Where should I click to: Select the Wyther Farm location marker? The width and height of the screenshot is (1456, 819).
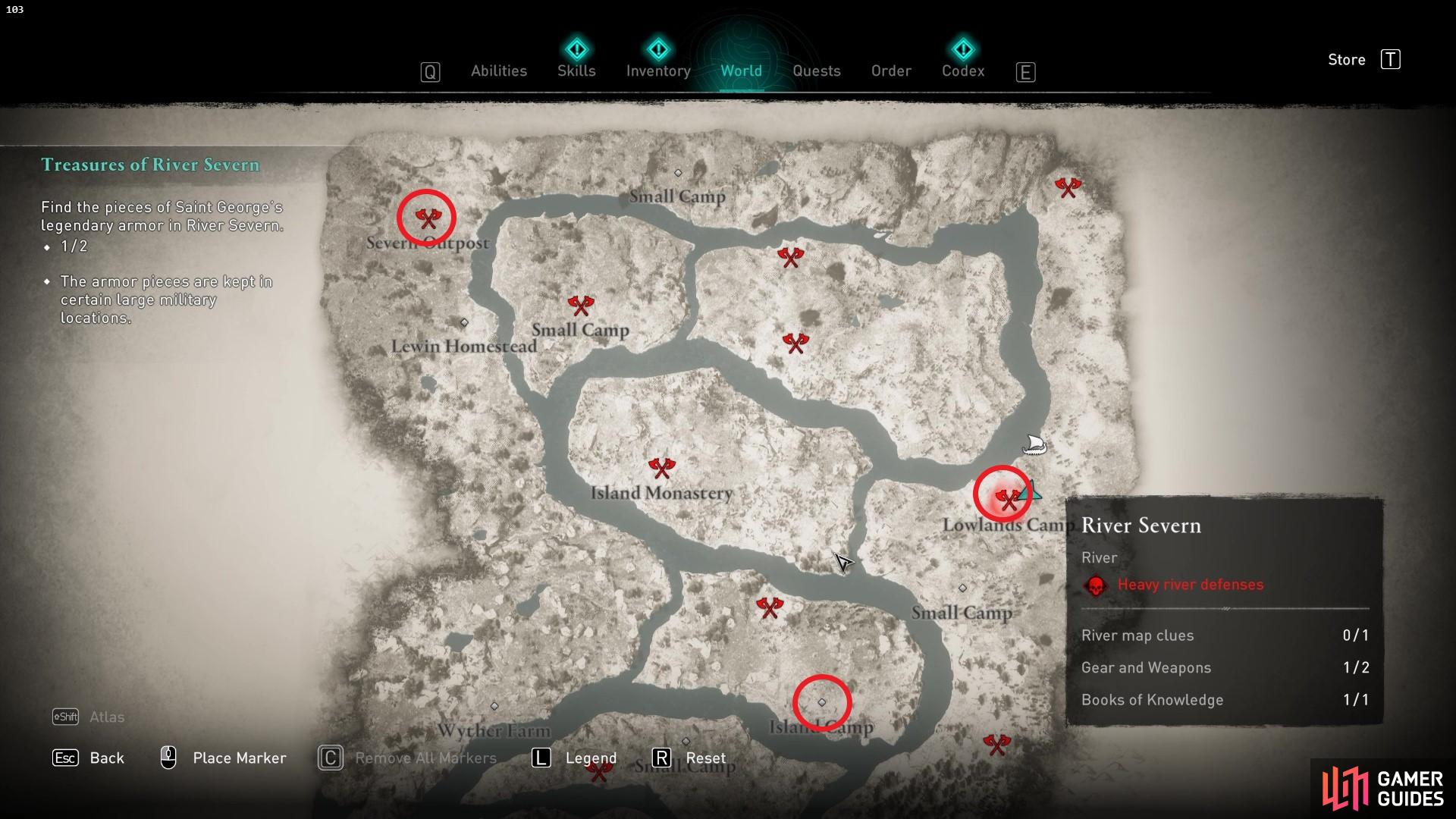click(x=494, y=706)
